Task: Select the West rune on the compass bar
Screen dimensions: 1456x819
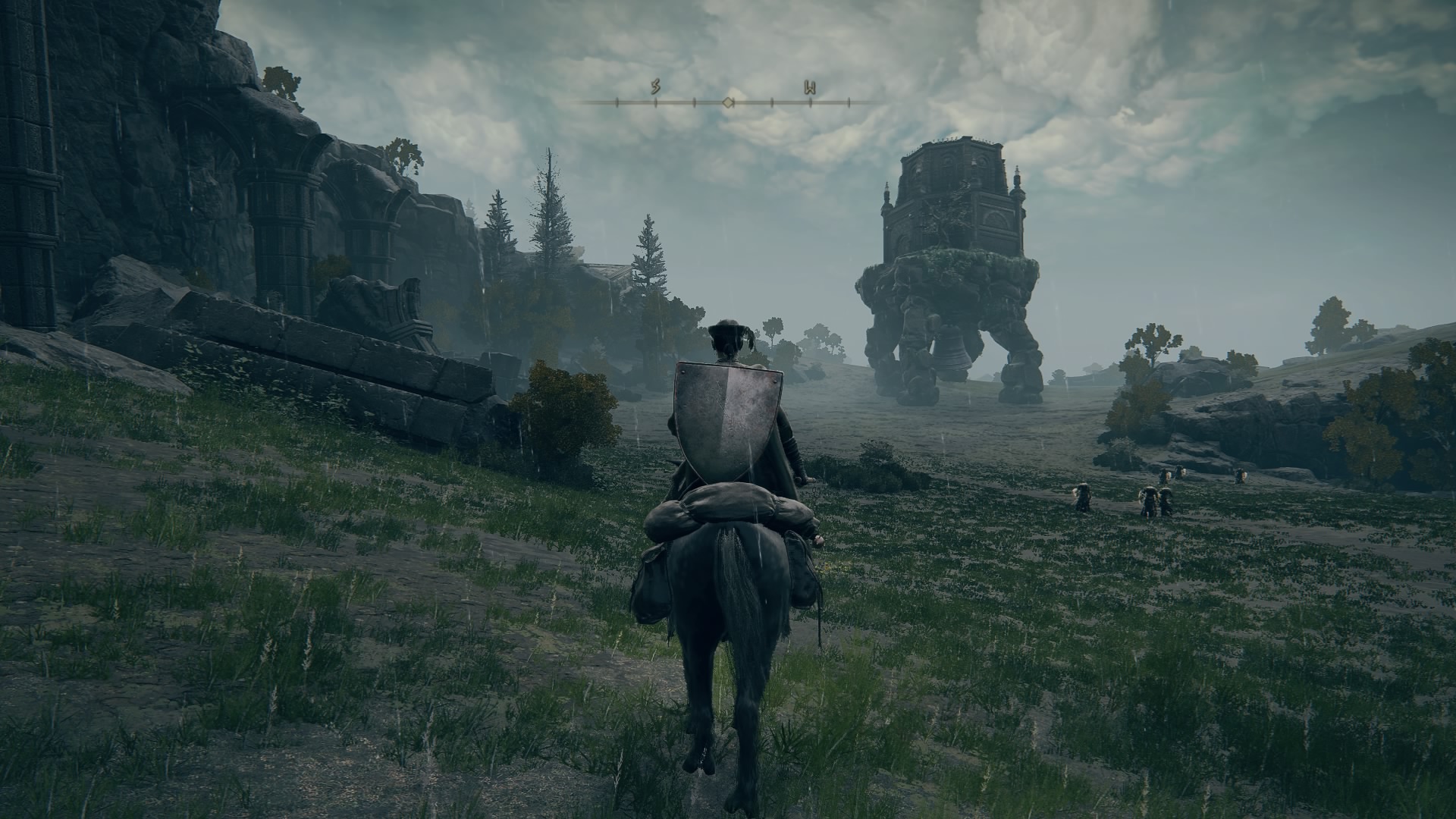Action: coord(809,88)
